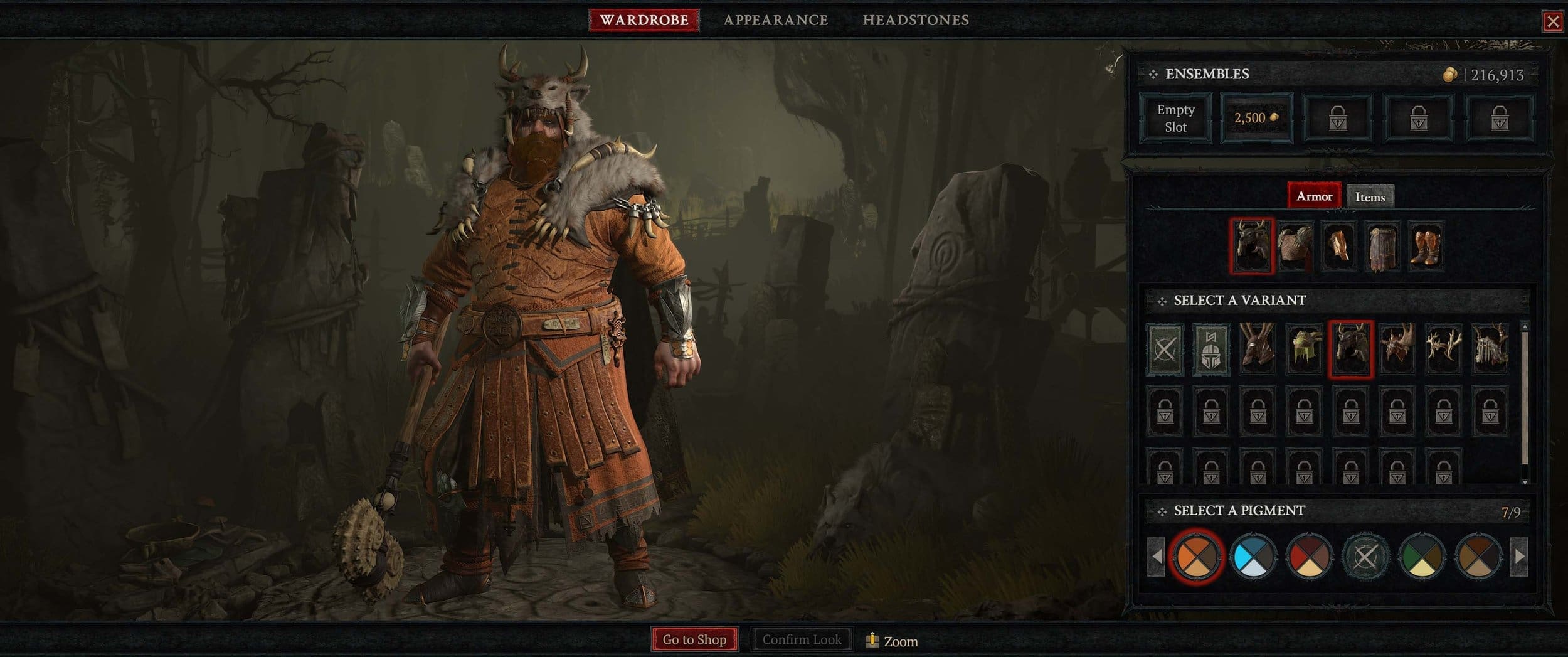Choose the bare bone antlers helm variant
The height and width of the screenshot is (657, 1568).
point(1443,350)
